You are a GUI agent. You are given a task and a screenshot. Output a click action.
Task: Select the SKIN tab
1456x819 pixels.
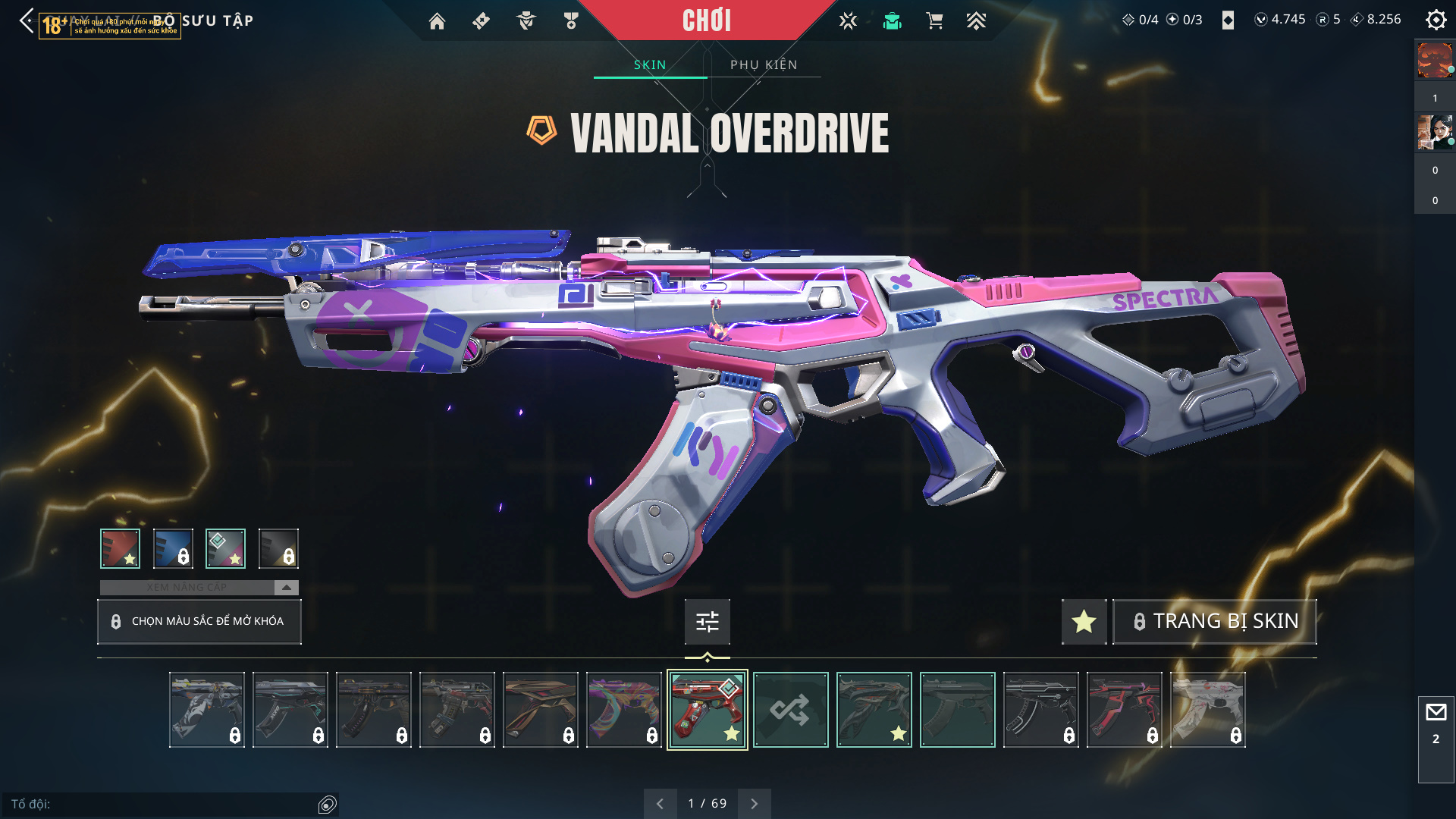650,64
